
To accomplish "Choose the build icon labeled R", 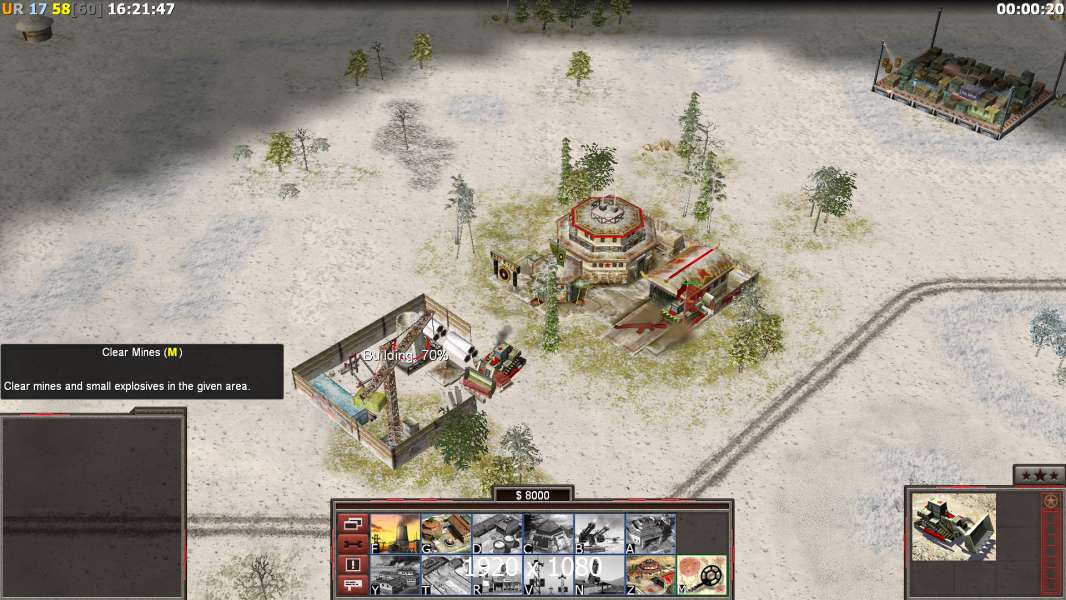I will tap(497, 574).
